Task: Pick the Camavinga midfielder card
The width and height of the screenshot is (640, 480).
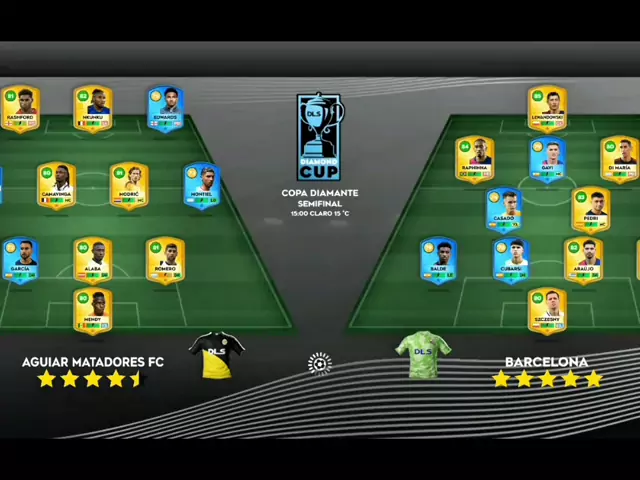Action: tap(57, 186)
